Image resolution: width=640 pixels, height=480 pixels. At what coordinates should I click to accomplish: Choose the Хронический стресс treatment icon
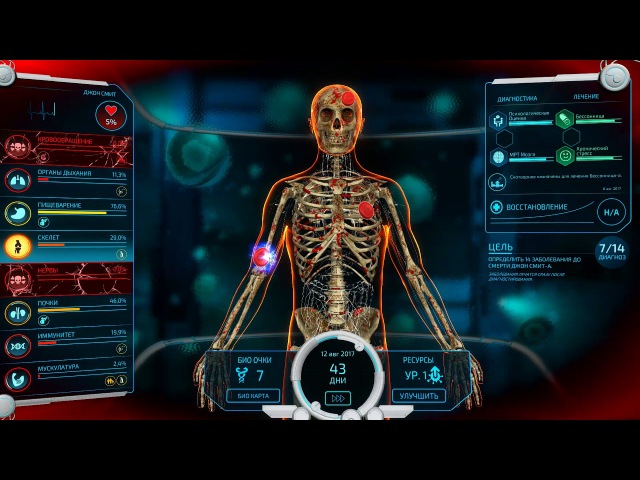click(565, 156)
